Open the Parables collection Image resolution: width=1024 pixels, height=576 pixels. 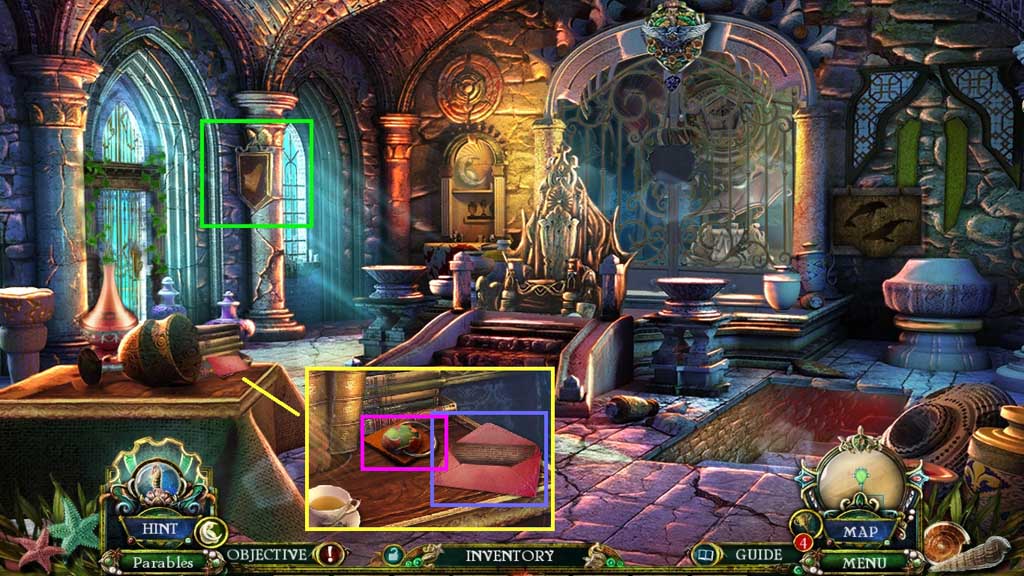click(162, 562)
